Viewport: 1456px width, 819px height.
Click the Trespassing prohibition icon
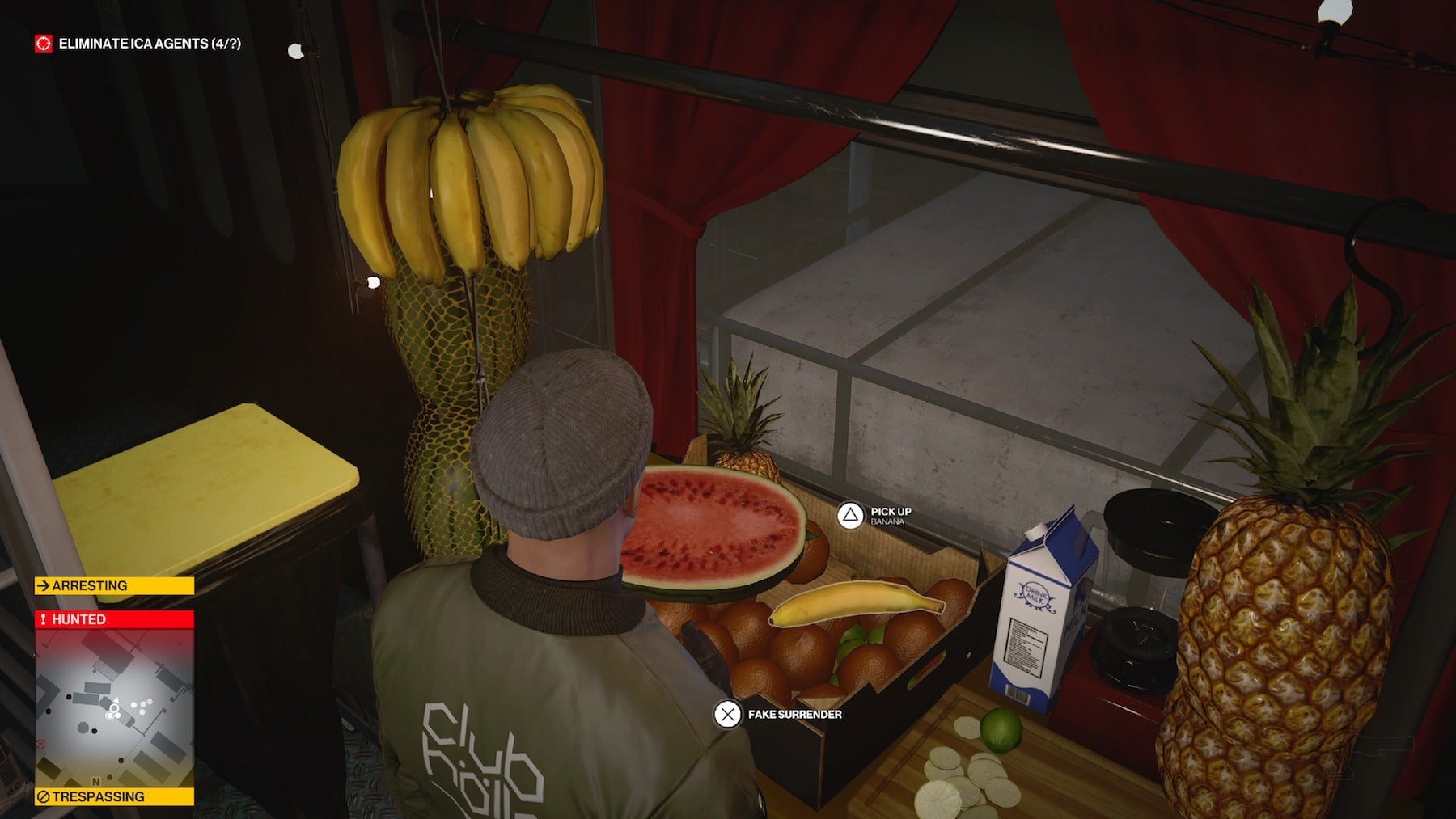tap(44, 796)
